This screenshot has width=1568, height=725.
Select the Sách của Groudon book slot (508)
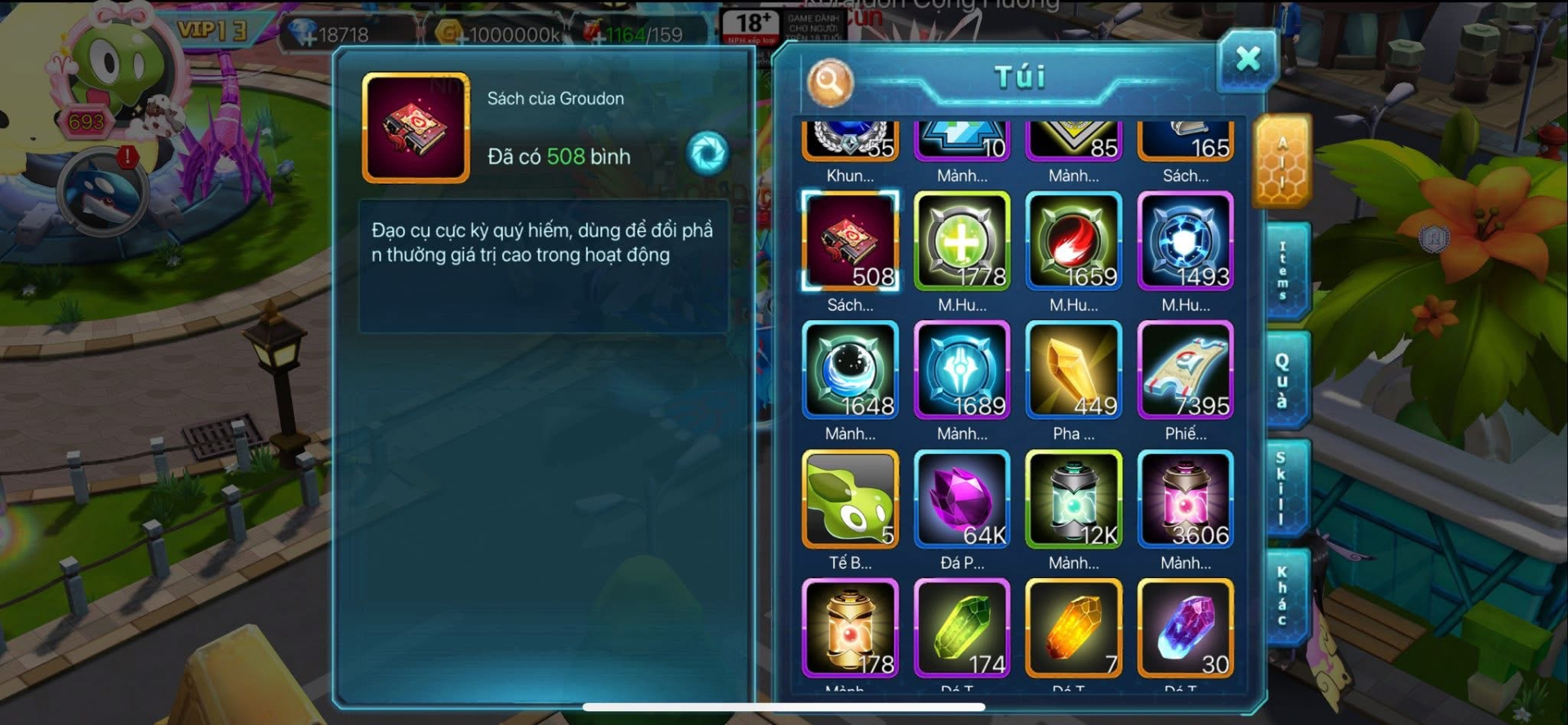pyautogui.click(x=850, y=241)
